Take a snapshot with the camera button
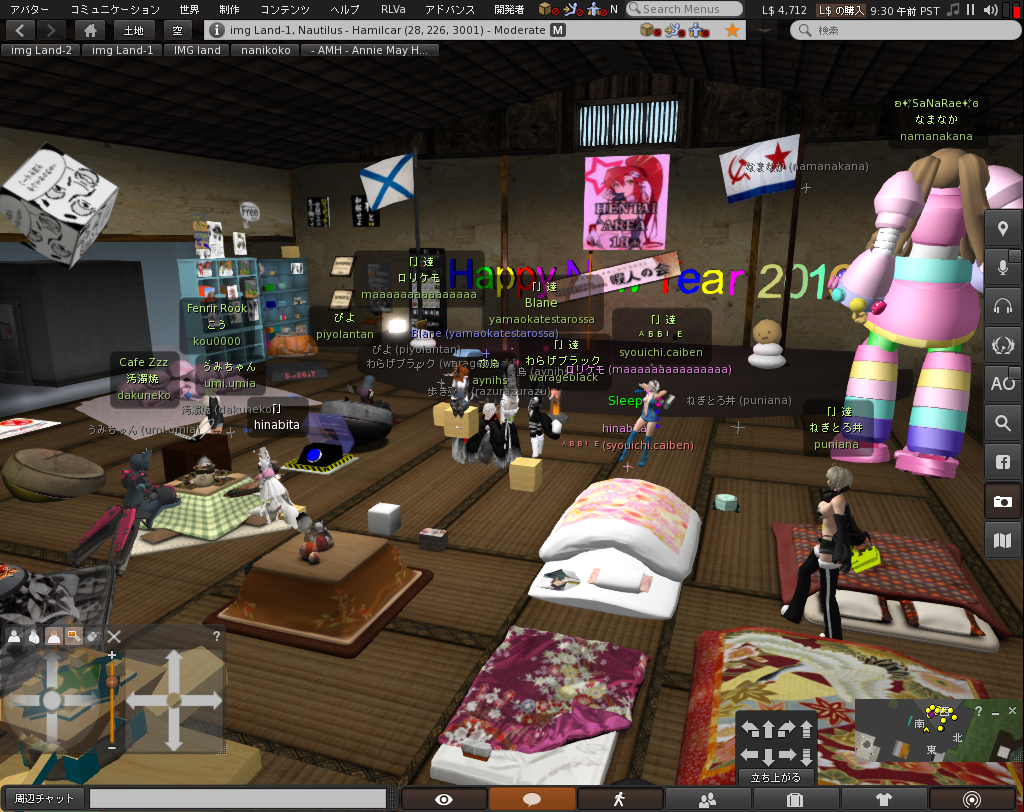 (x=1002, y=501)
